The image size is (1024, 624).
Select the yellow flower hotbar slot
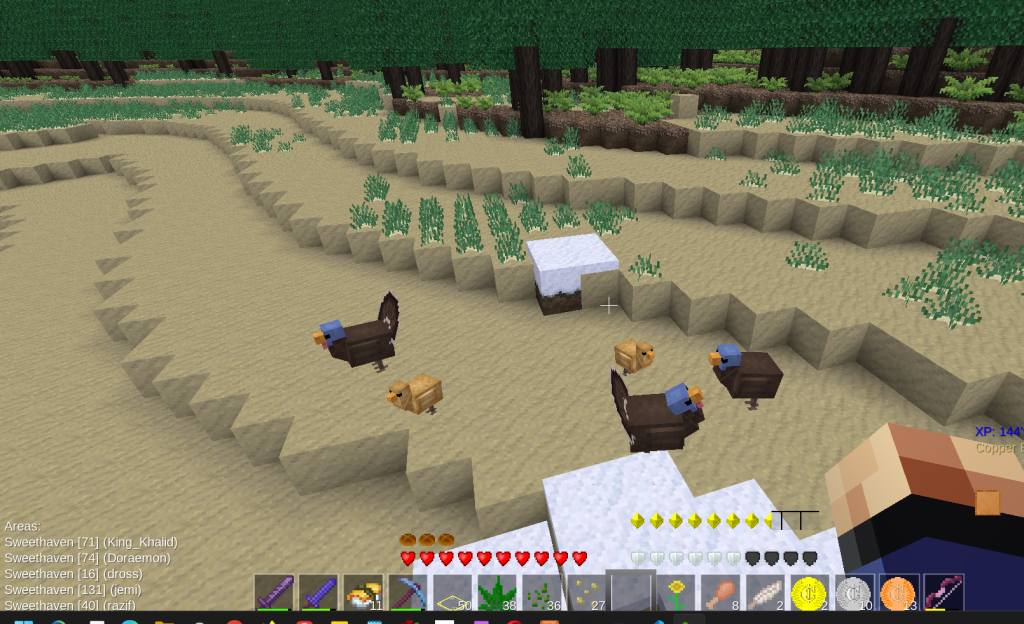[676, 593]
